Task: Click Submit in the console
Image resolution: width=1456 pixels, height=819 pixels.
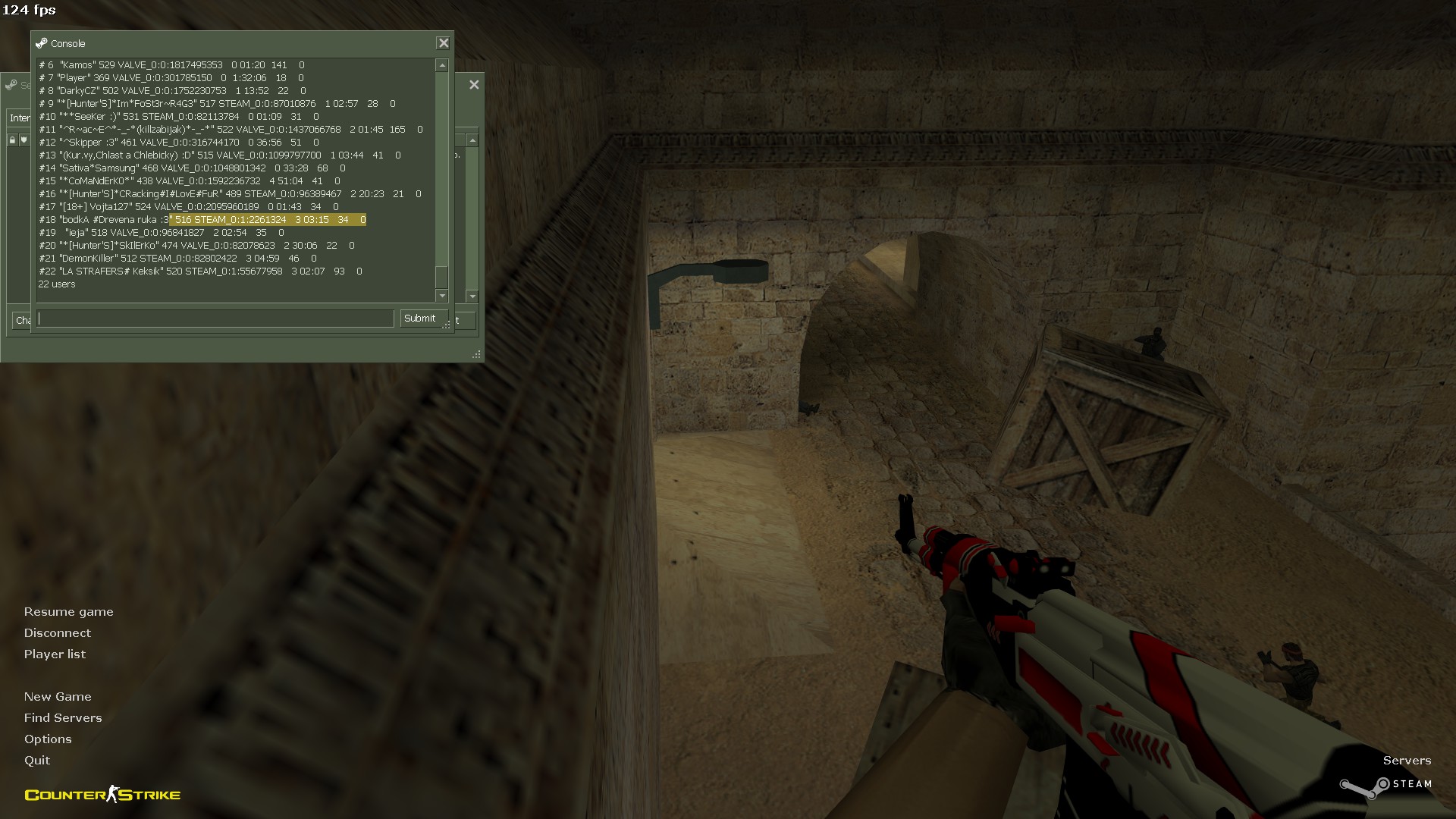Action: pos(419,318)
